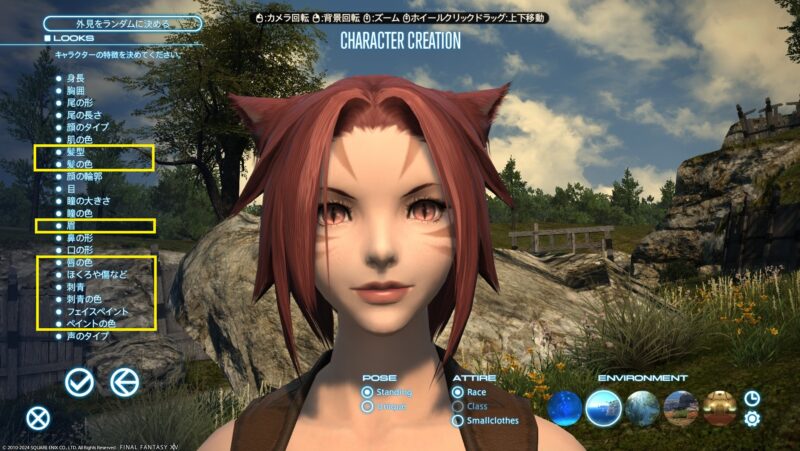Select 身長 (height) in the looks list

77,76
